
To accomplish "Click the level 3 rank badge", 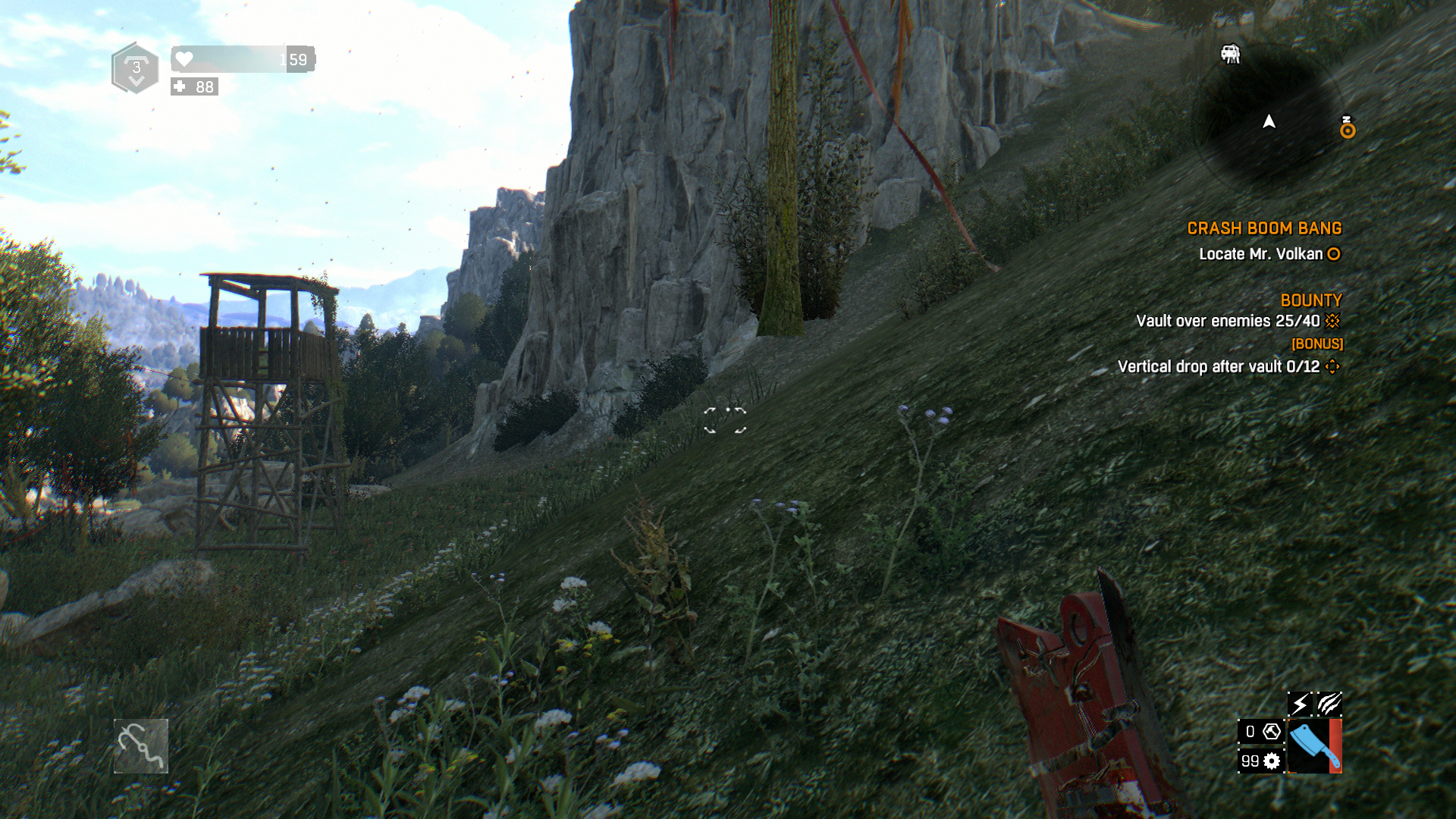I will [136, 68].
